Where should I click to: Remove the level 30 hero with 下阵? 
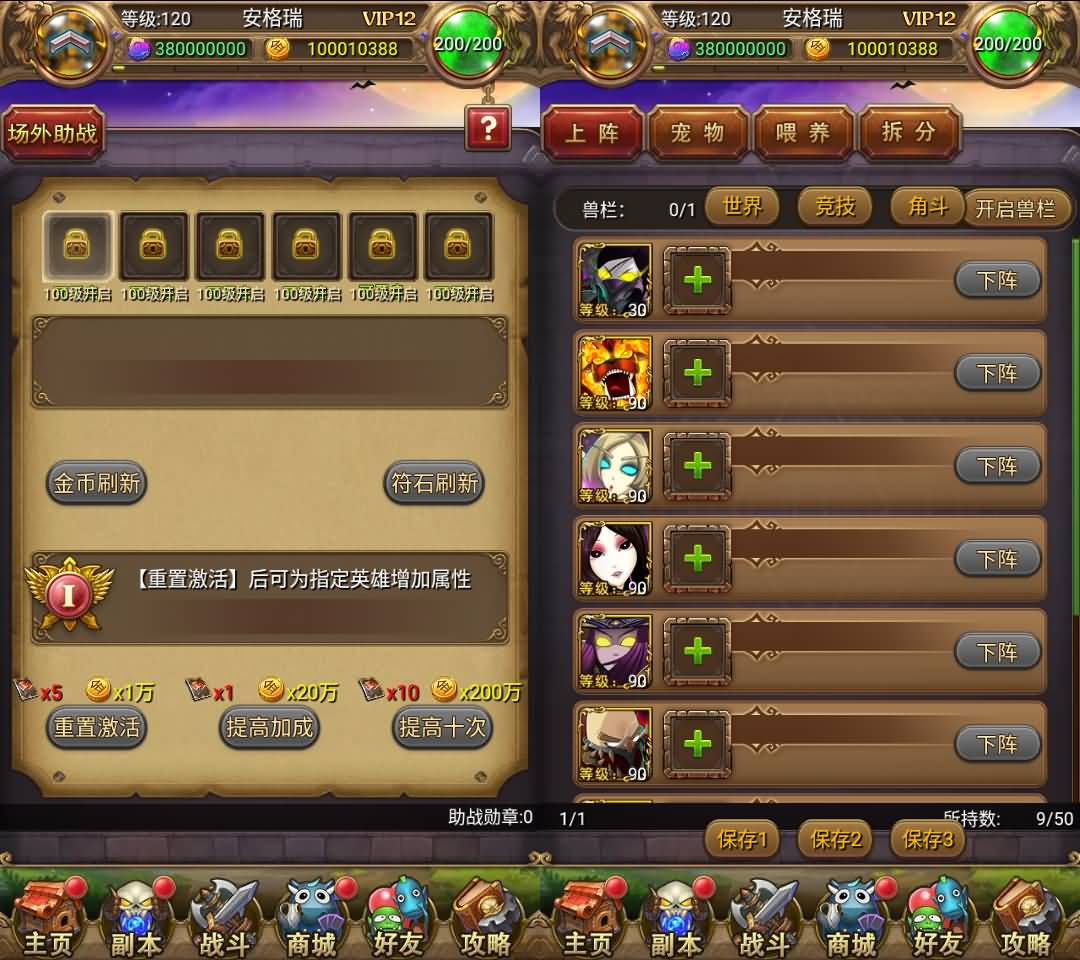coord(997,281)
